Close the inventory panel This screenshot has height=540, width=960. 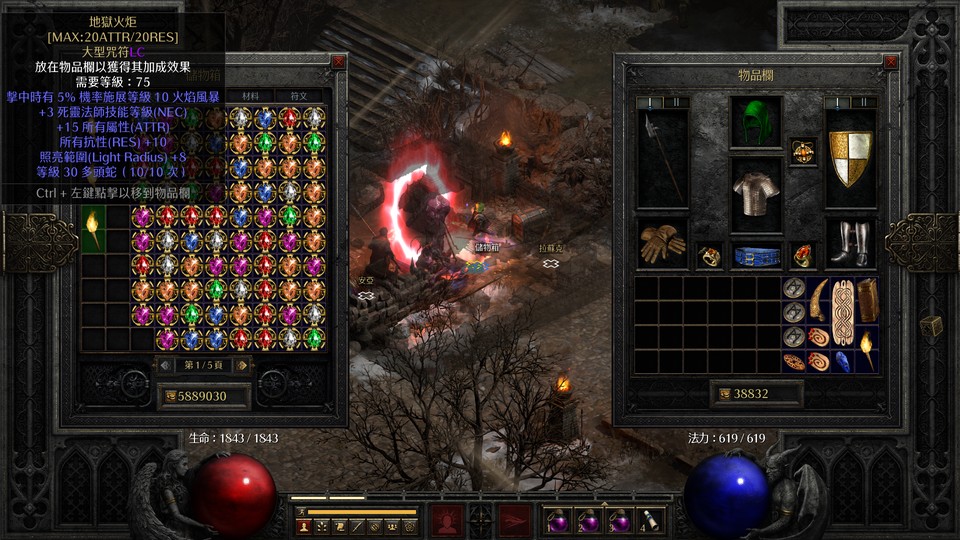click(891, 62)
